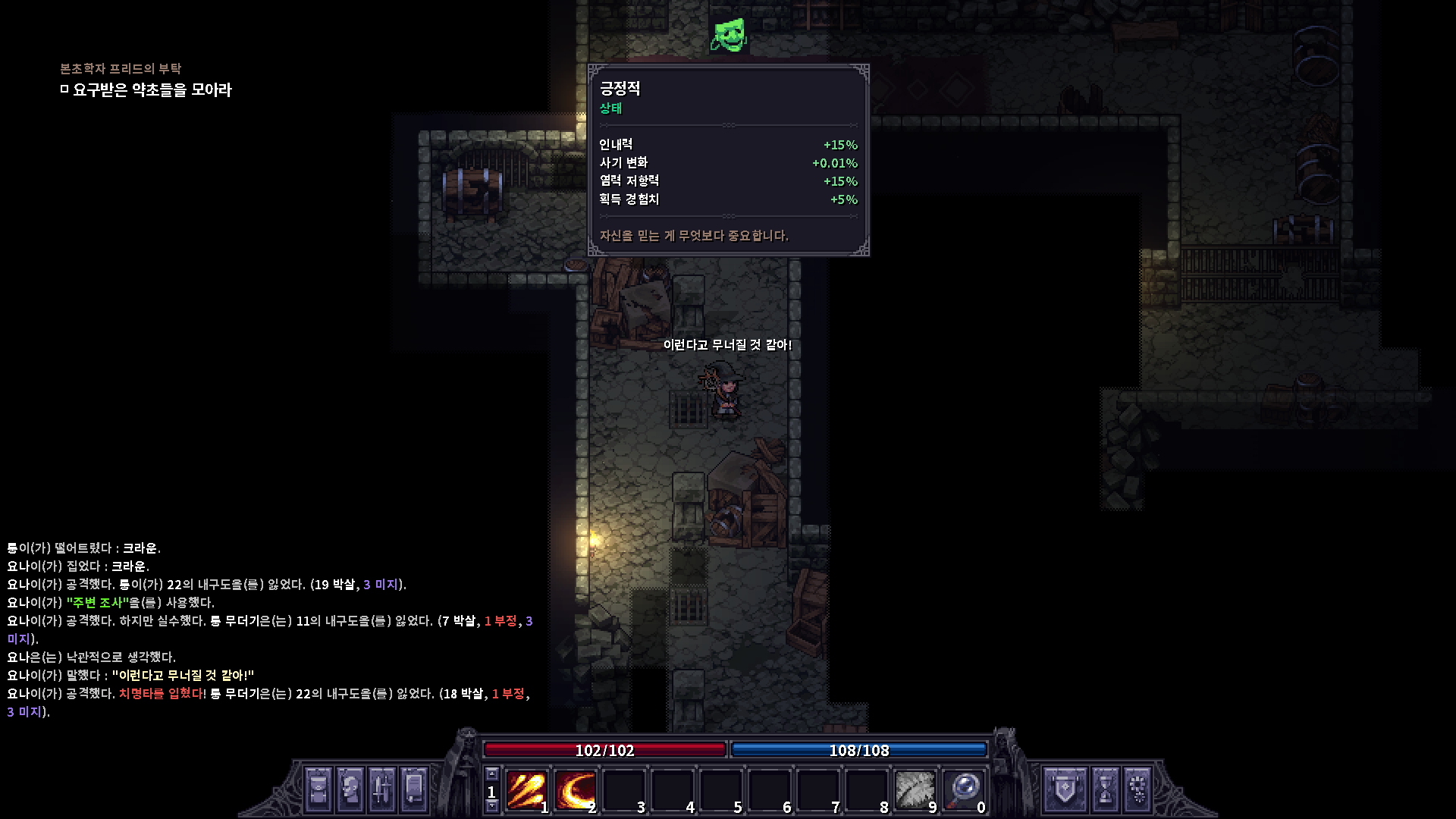Click the hourglass wait button

click(1105, 789)
